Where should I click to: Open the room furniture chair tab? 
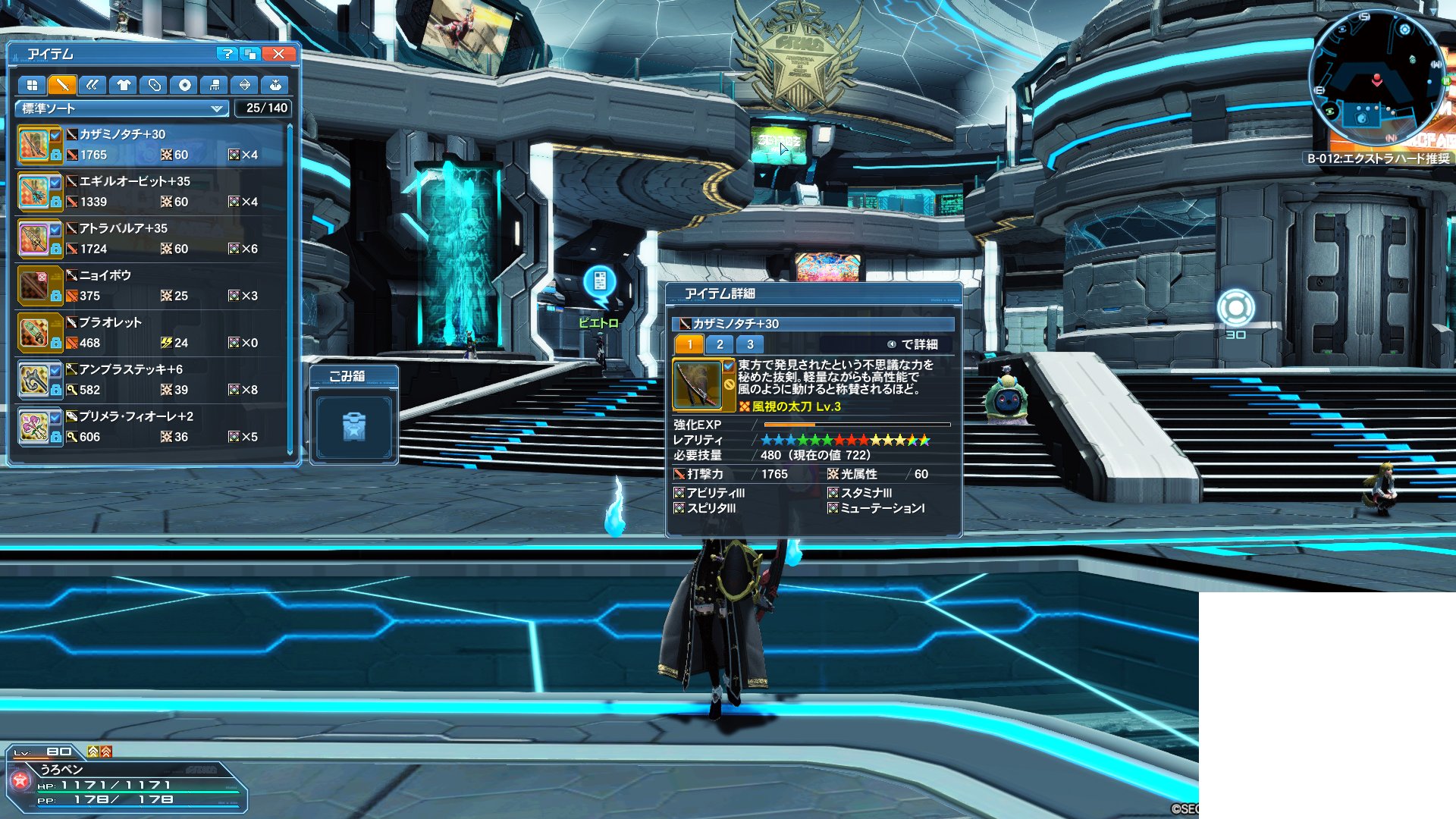(215, 85)
